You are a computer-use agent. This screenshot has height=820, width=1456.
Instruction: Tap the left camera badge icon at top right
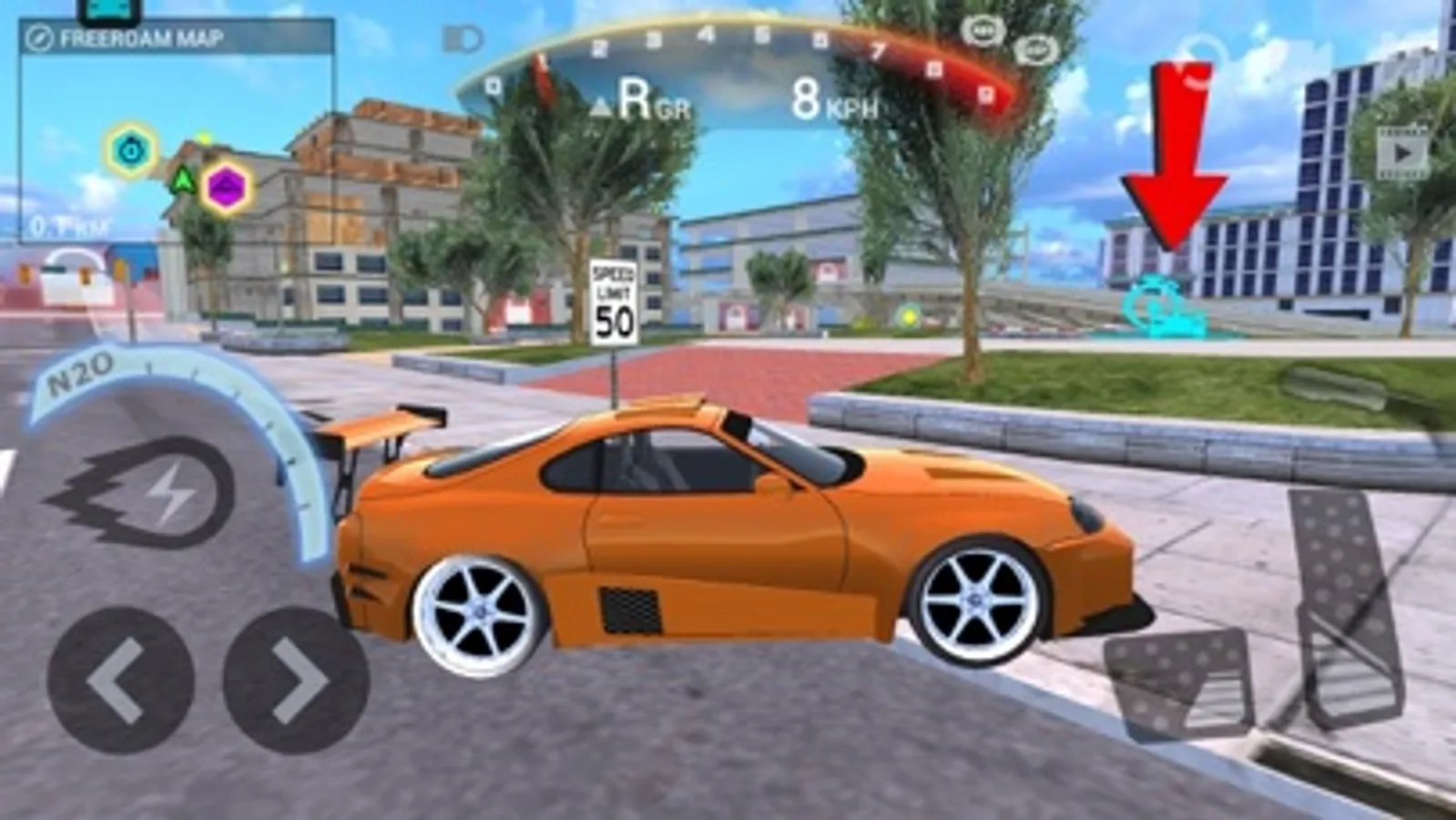(x=983, y=29)
